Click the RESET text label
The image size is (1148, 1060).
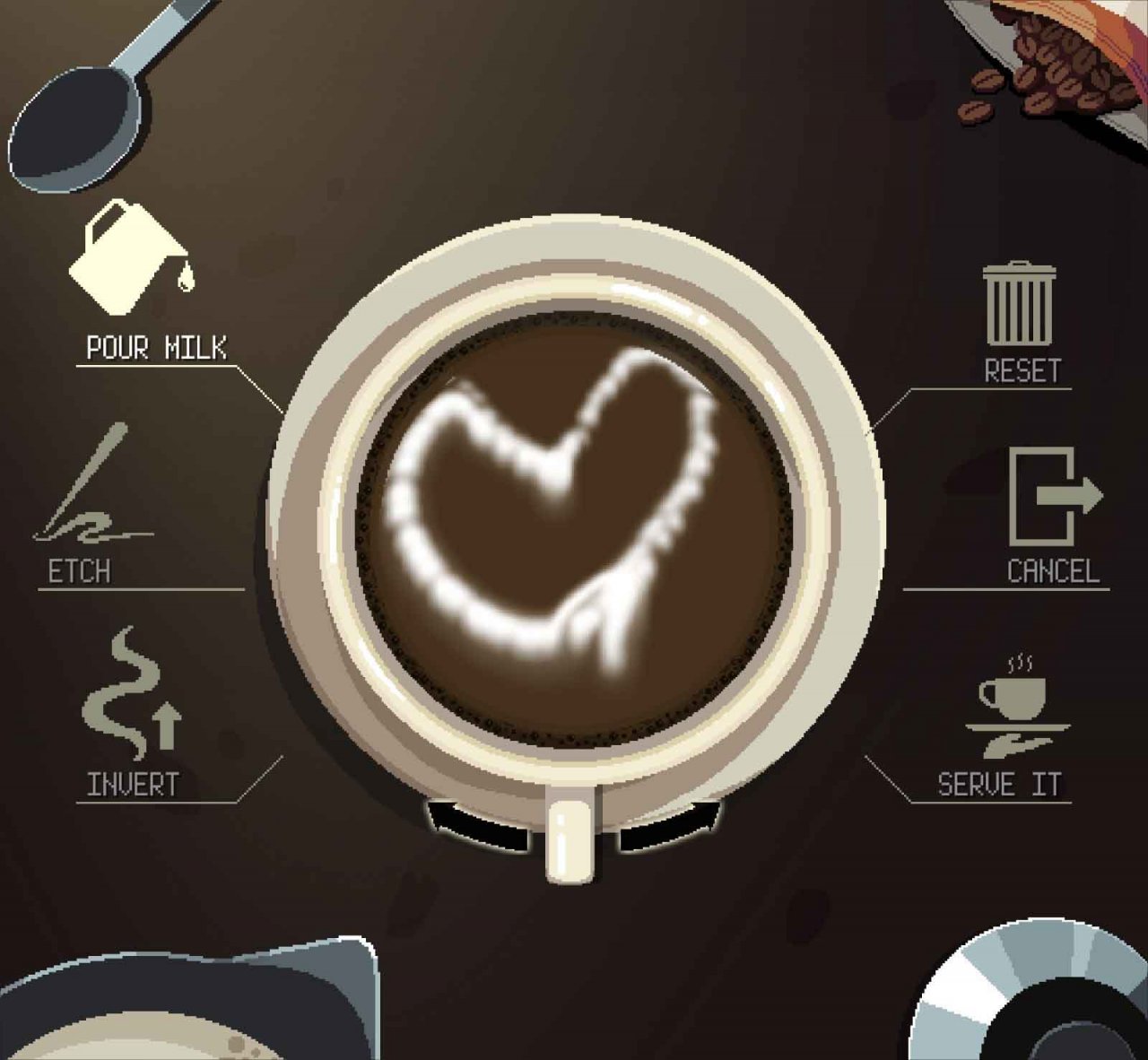point(1022,368)
